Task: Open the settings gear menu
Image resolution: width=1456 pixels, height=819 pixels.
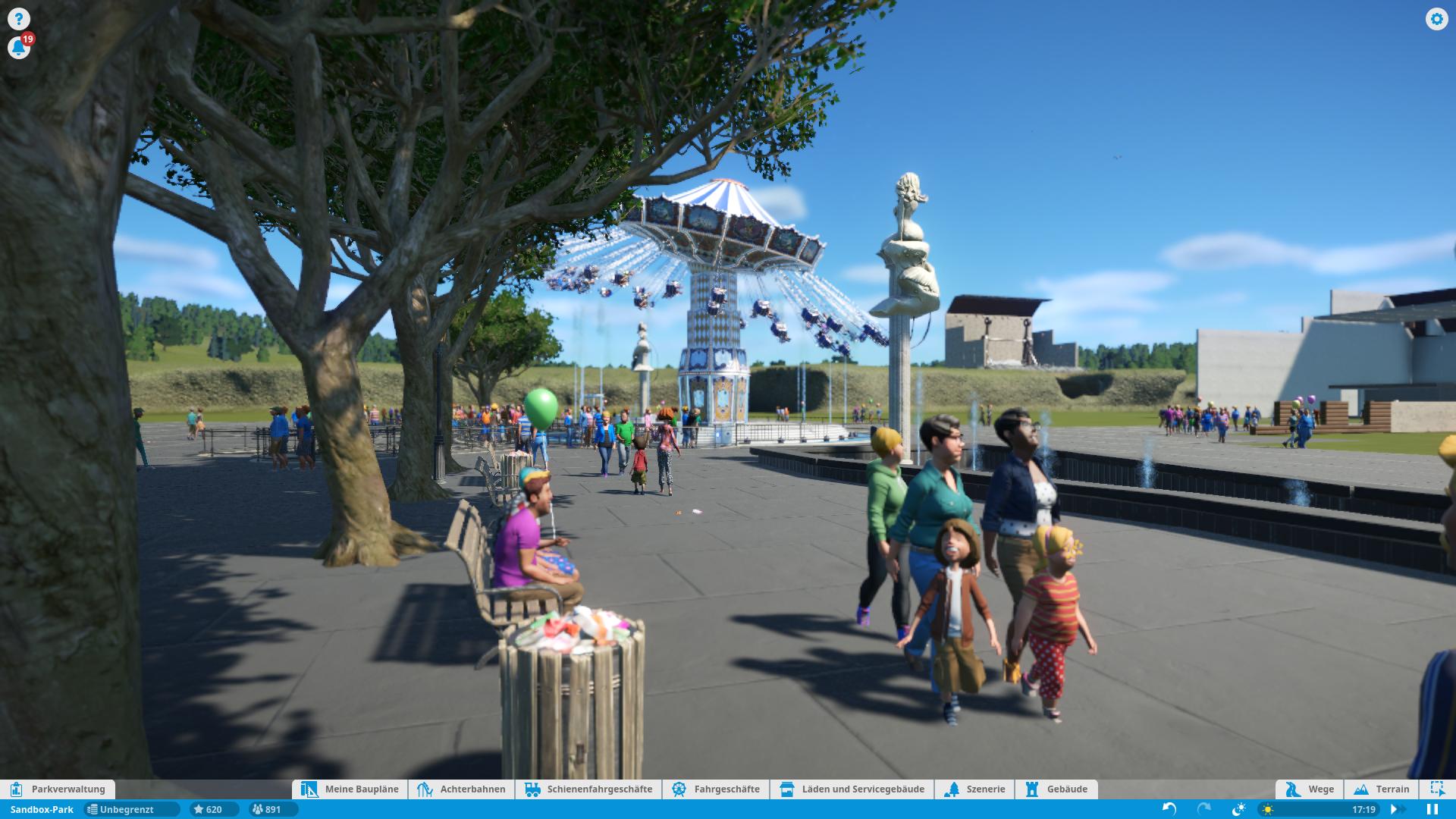Action: tap(1436, 19)
